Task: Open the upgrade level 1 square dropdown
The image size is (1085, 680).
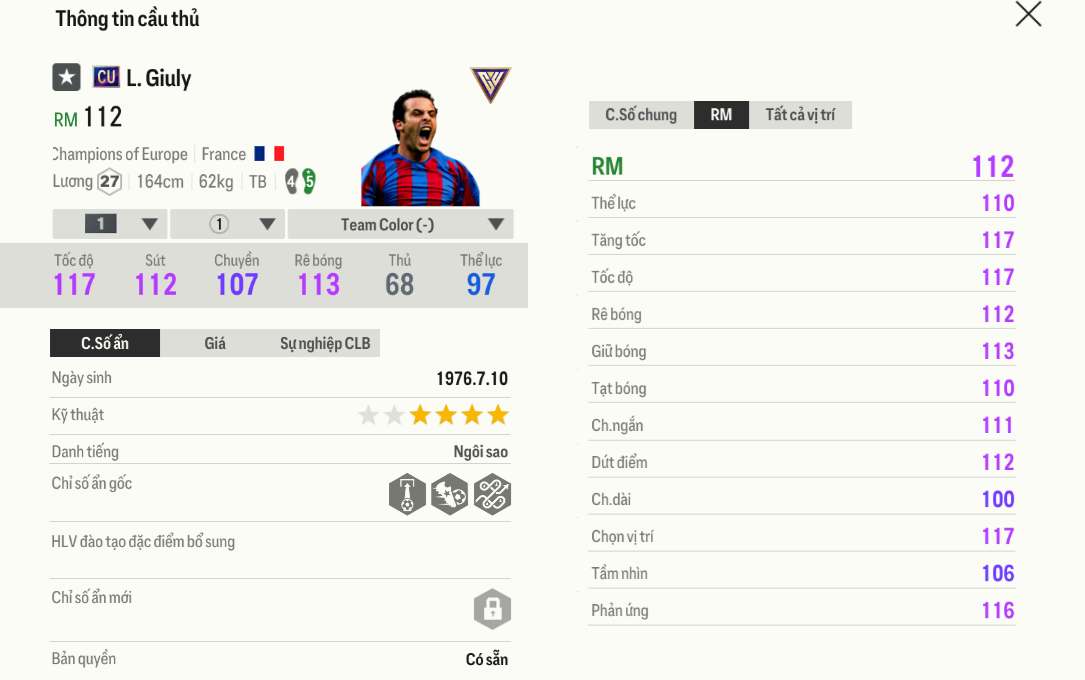Action: coord(110,224)
